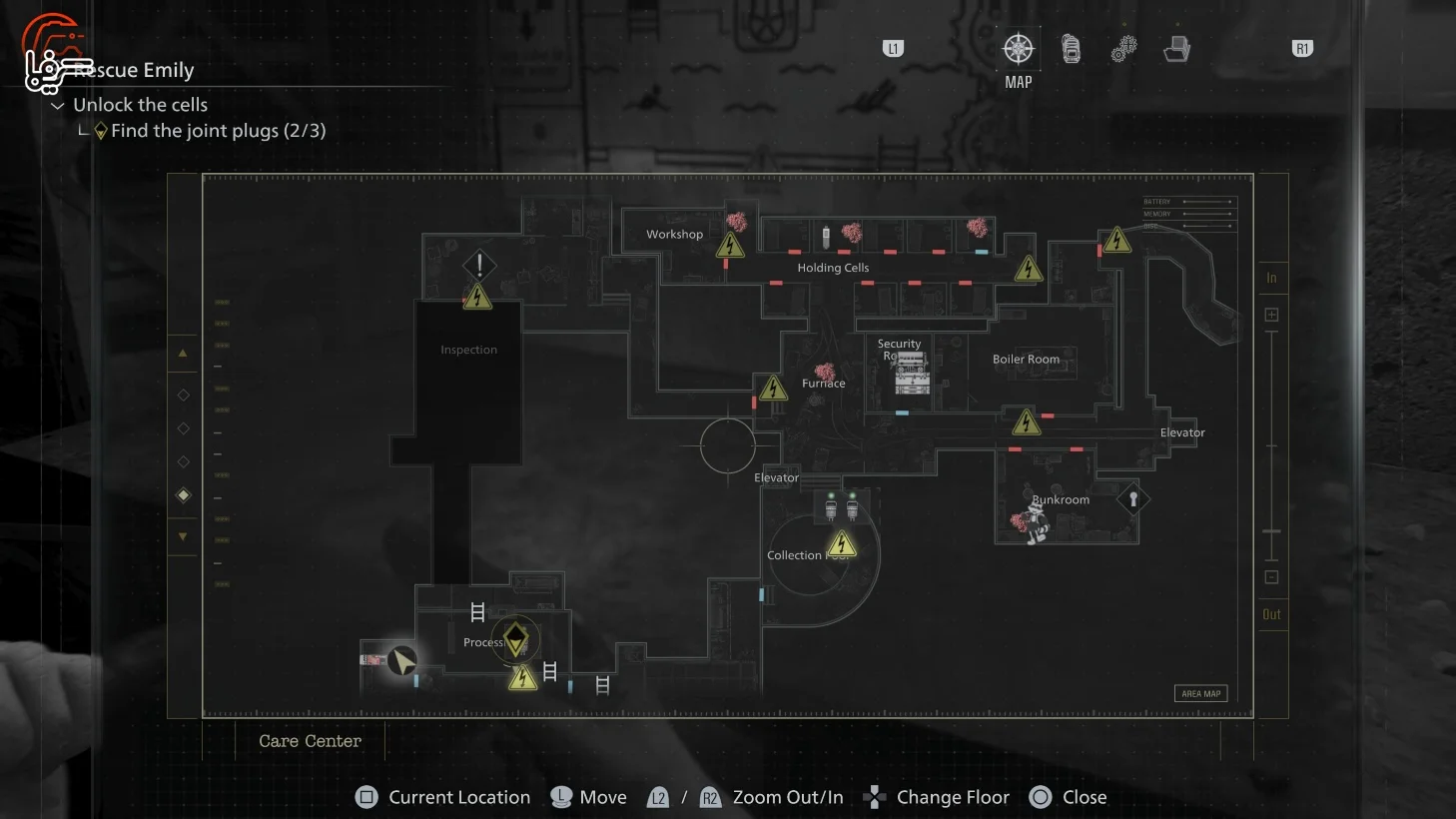Open the Area Map view
1456x819 pixels.
tap(1200, 693)
